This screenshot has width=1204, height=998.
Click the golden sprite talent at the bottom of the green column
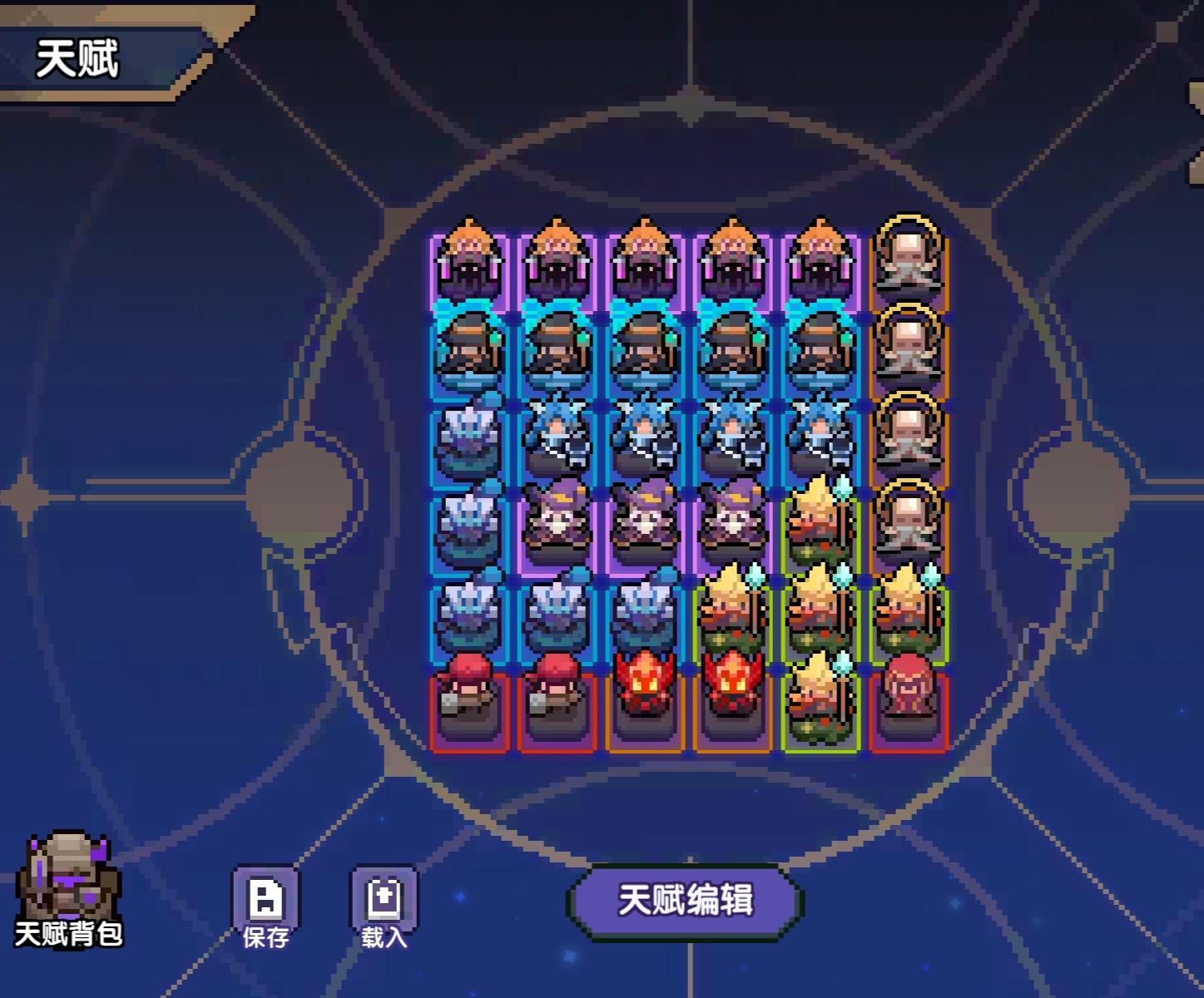820,703
